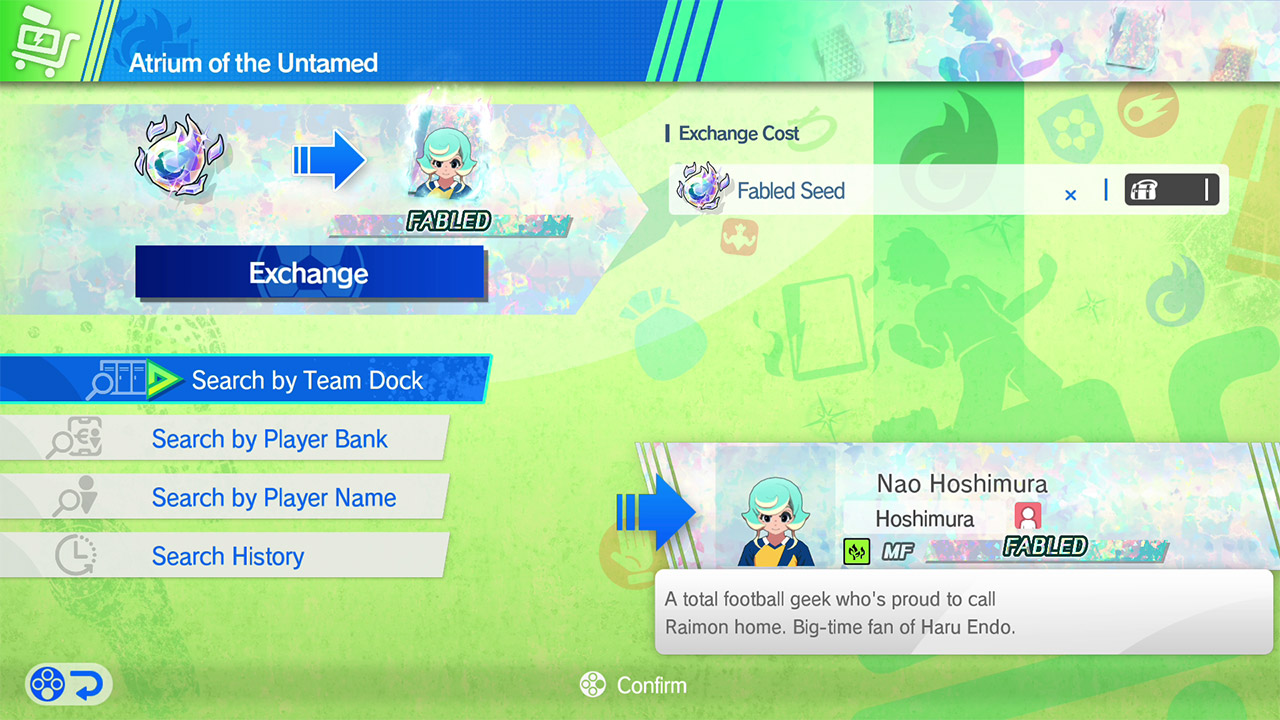
Task: Open Search History
Action: pyautogui.click(x=227, y=556)
